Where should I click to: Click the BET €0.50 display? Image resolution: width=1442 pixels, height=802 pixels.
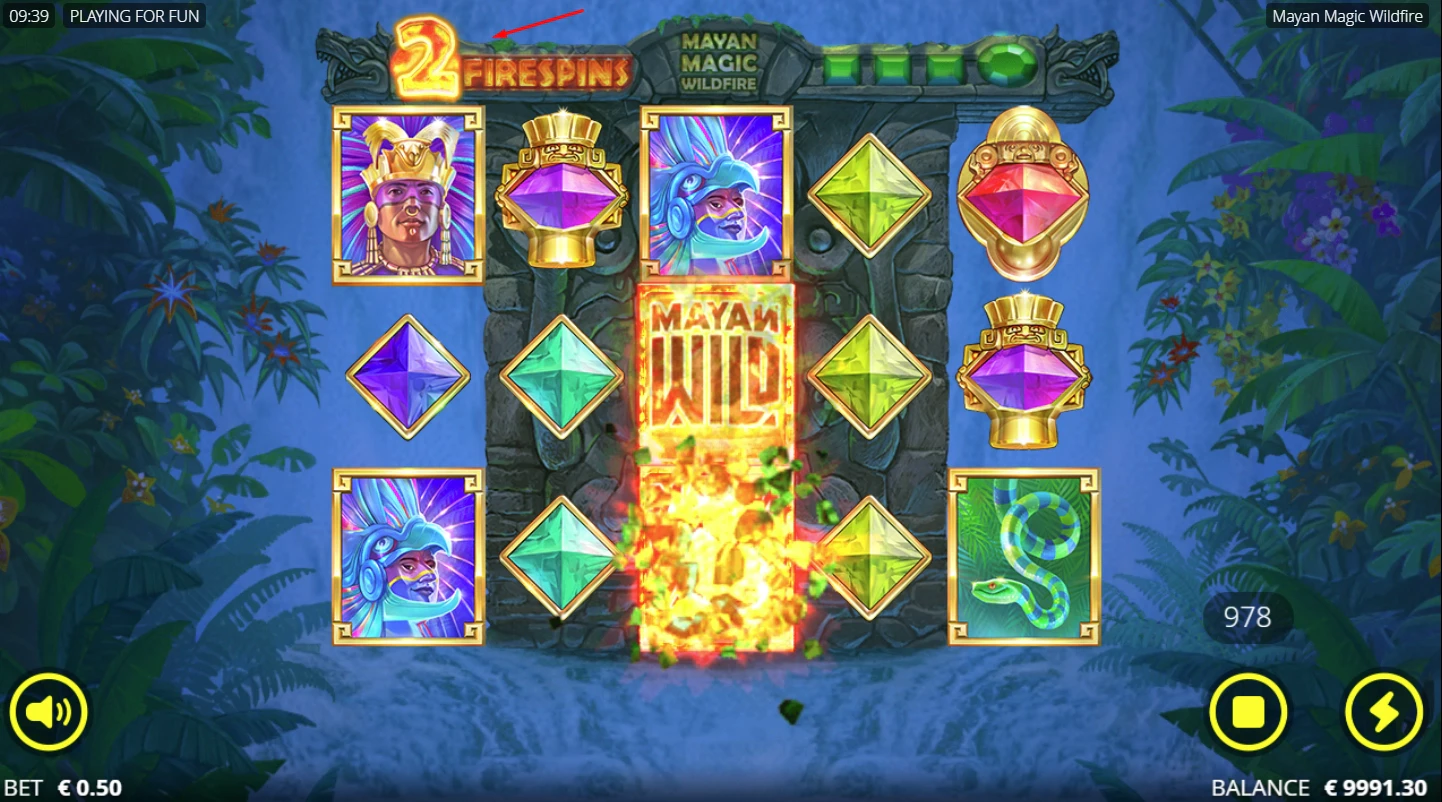63,786
